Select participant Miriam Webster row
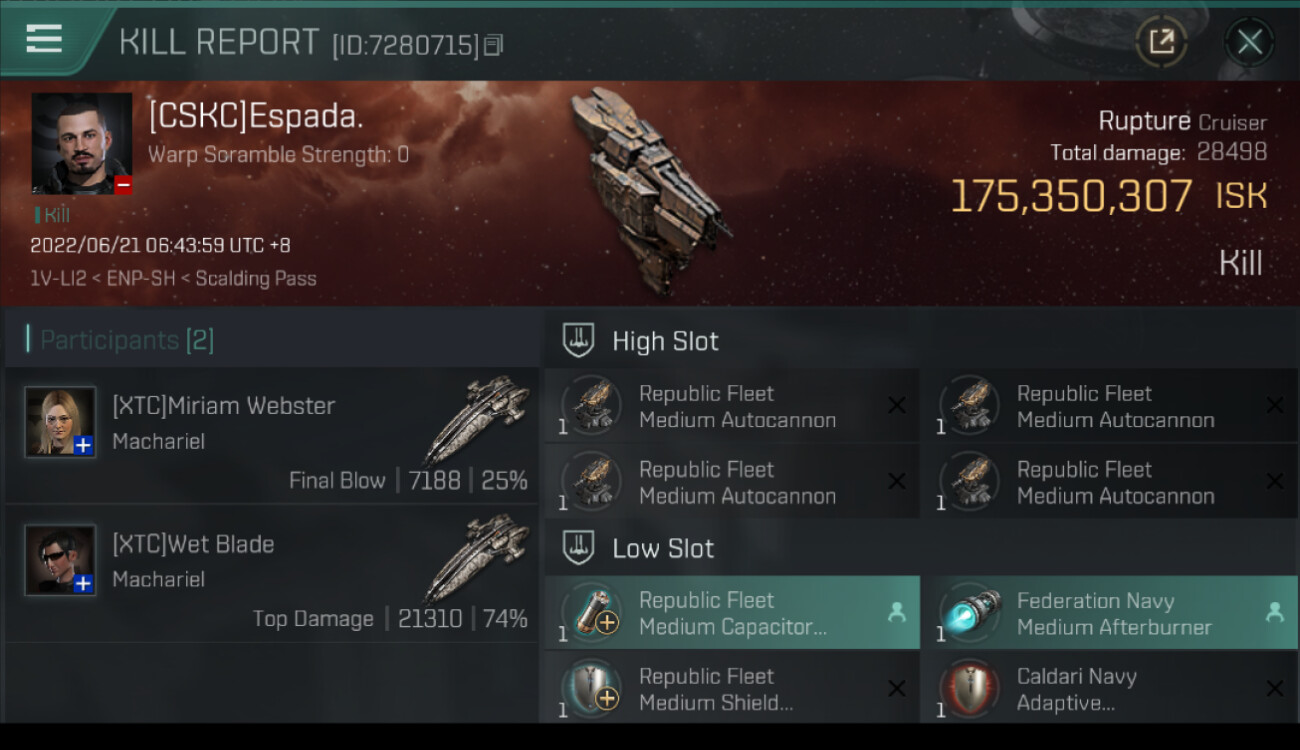This screenshot has height=750, width=1300. (x=272, y=435)
